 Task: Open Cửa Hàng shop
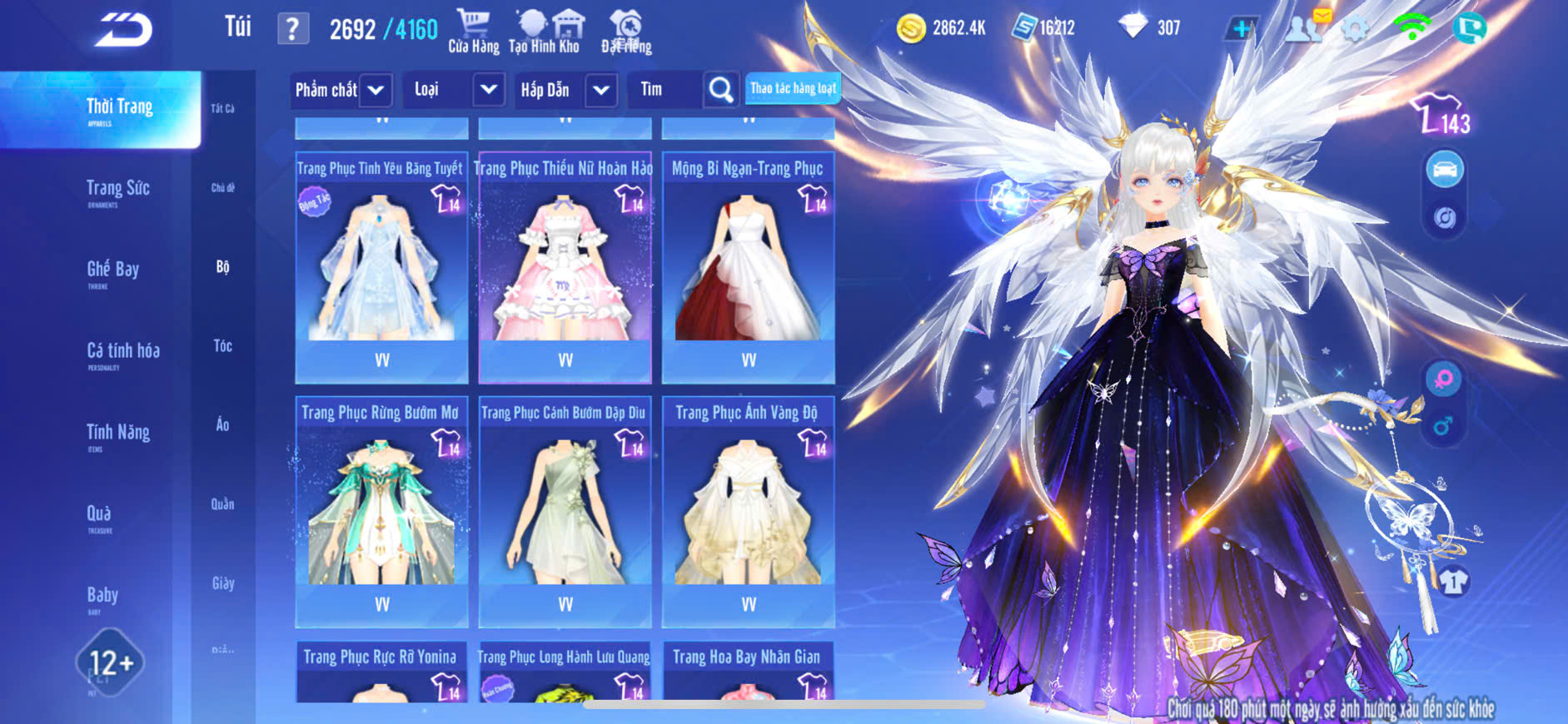pyautogui.click(x=473, y=32)
